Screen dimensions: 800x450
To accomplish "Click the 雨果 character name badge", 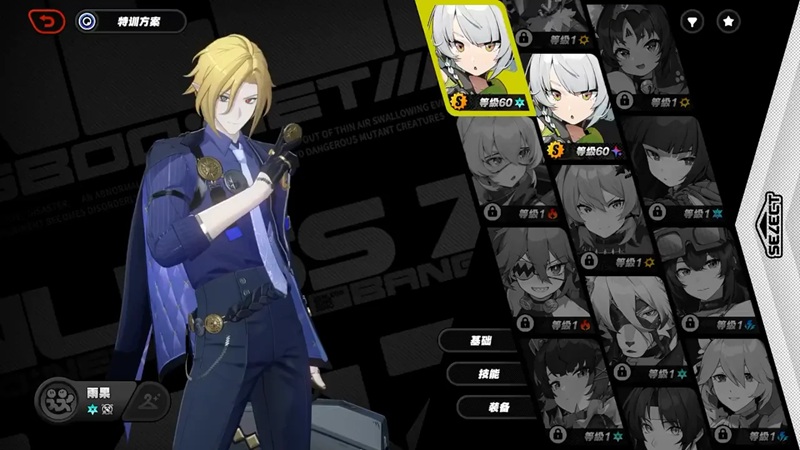I will (x=80, y=400).
